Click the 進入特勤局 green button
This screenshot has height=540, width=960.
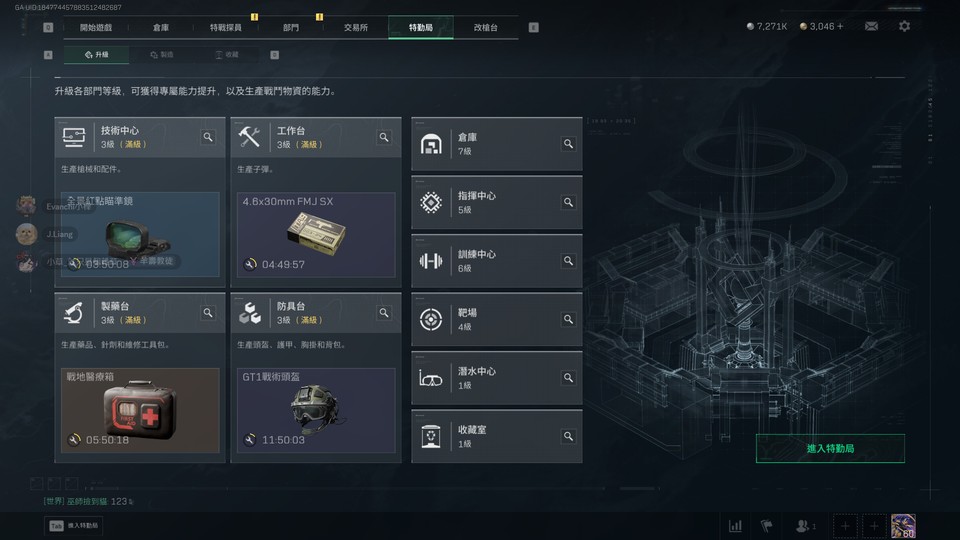pos(830,449)
